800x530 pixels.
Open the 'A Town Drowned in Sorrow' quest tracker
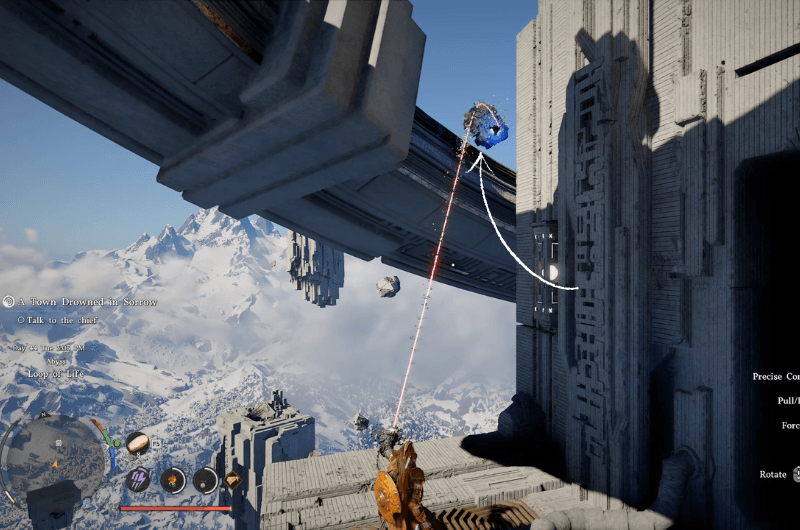point(84,301)
